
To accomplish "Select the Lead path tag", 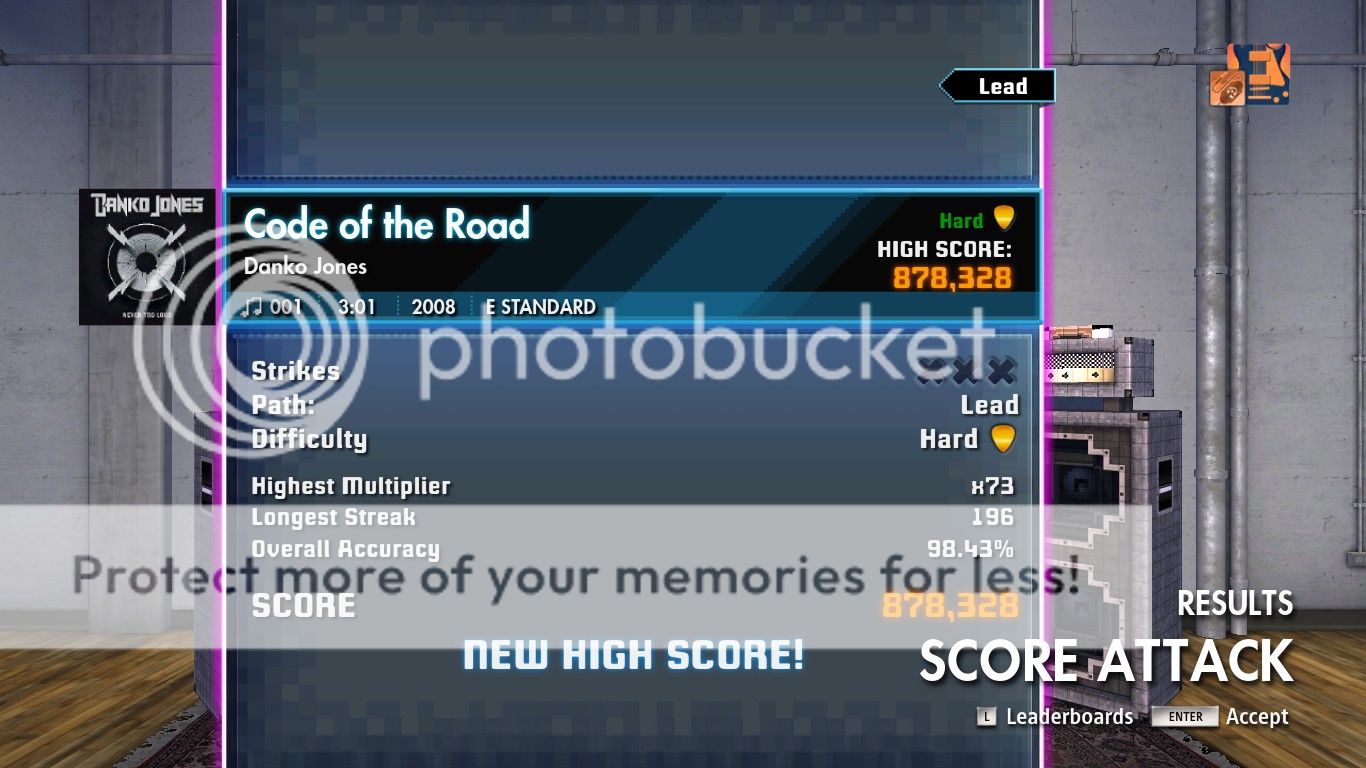I will click(999, 87).
